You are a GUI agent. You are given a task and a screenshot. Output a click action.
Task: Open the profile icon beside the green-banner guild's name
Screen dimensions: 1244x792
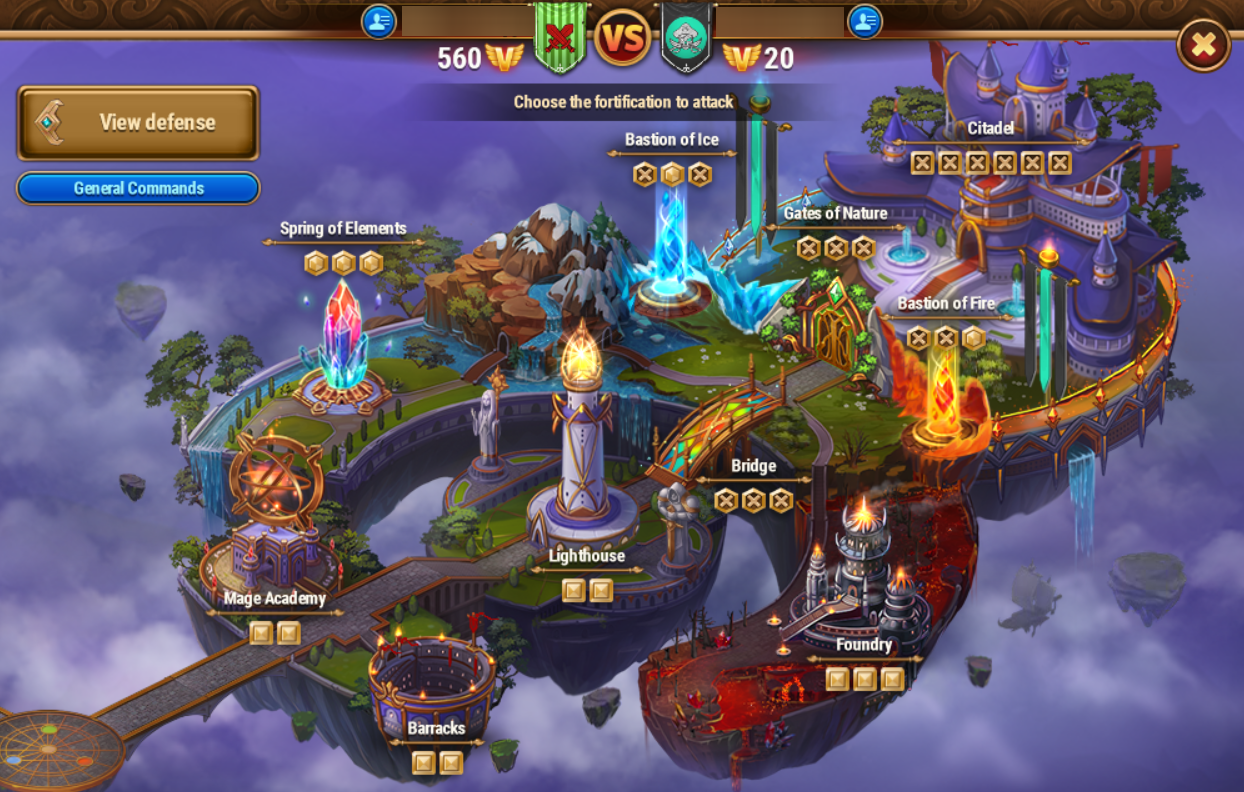point(379,21)
